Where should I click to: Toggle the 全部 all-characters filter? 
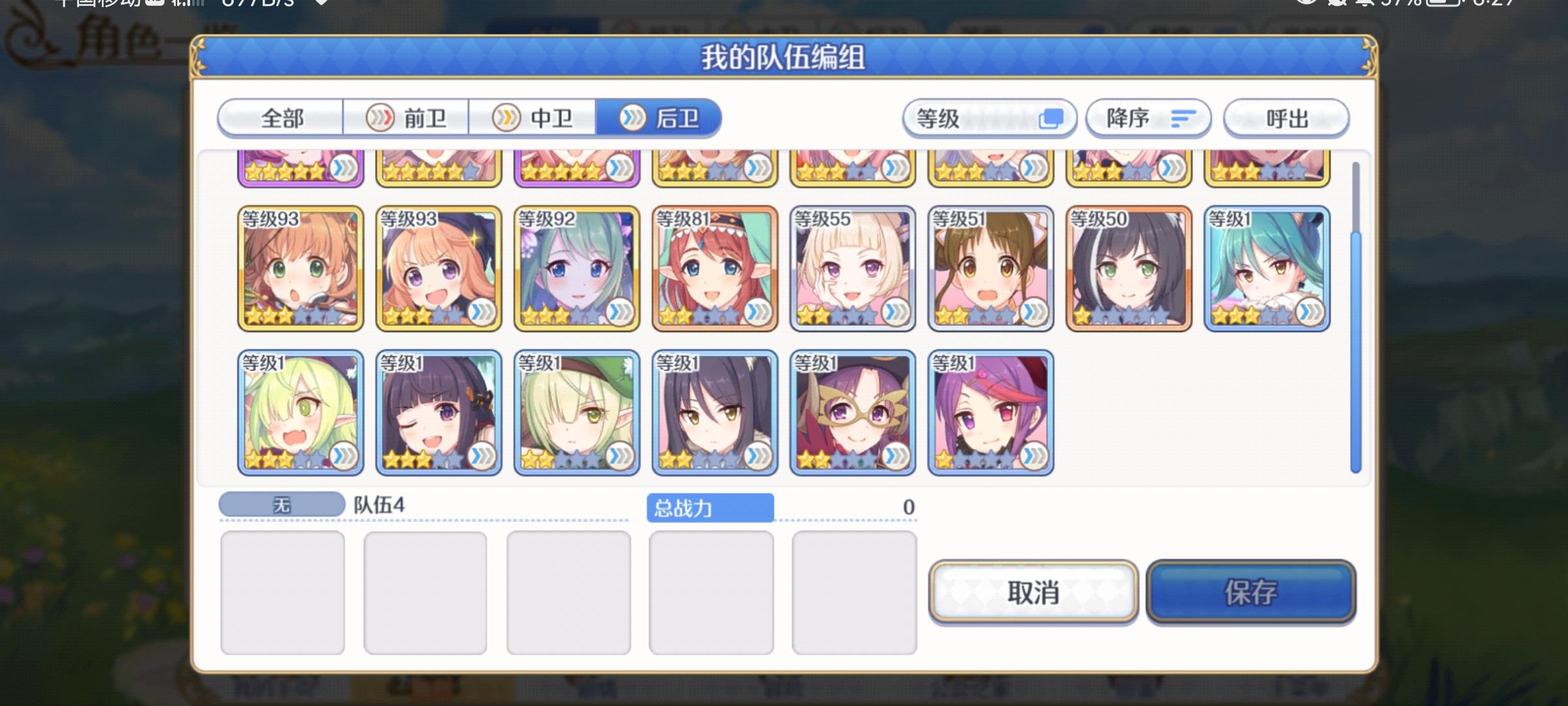click(x=282, y=118)
